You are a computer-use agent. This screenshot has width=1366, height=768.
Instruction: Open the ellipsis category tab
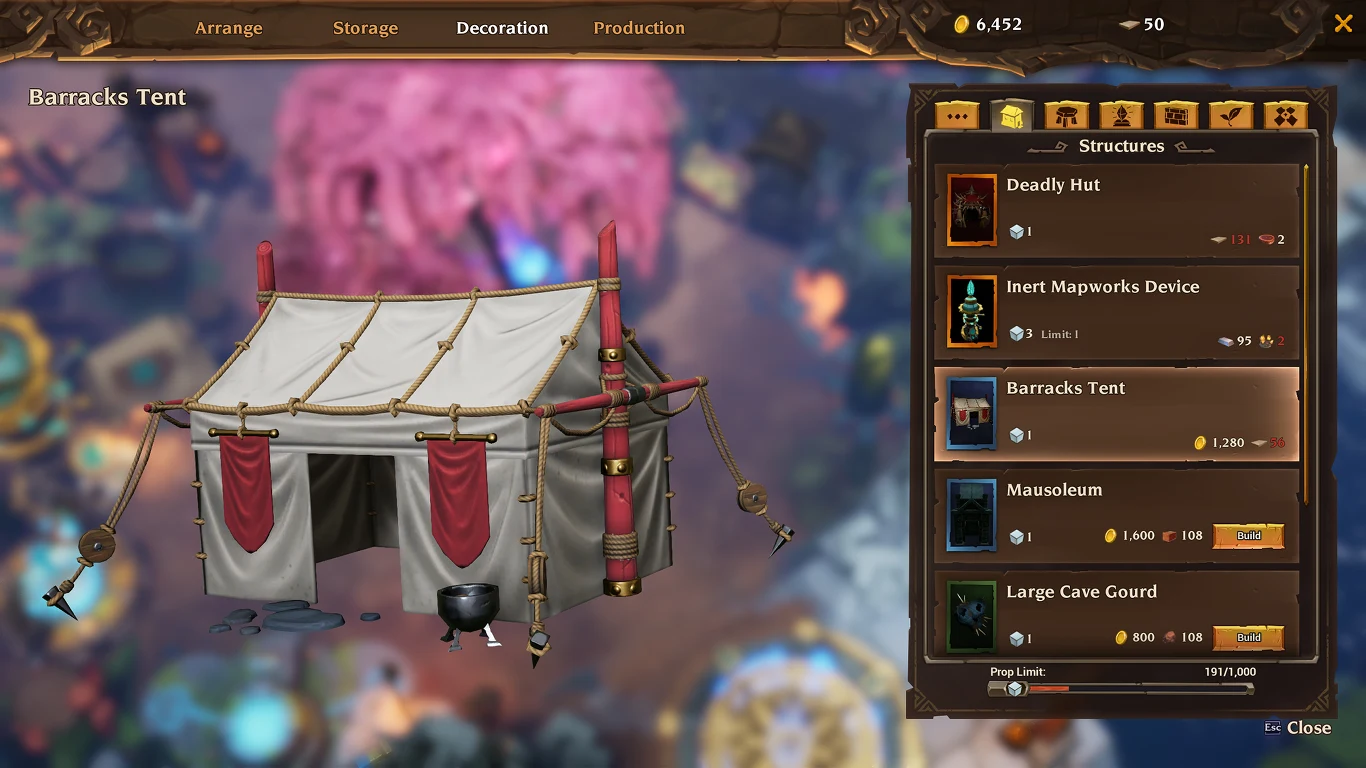[956, 114]
